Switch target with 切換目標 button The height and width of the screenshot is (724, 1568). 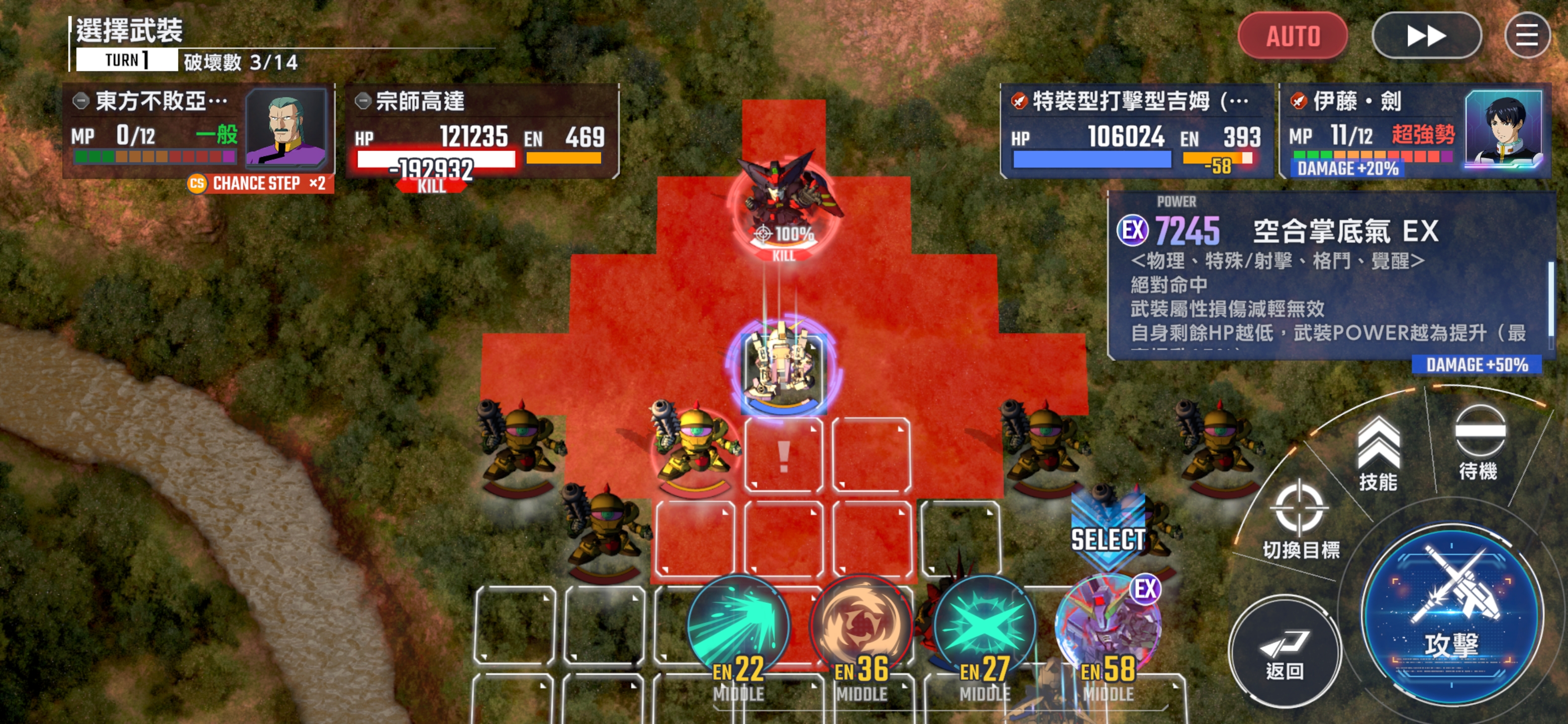coord(1300,520)
